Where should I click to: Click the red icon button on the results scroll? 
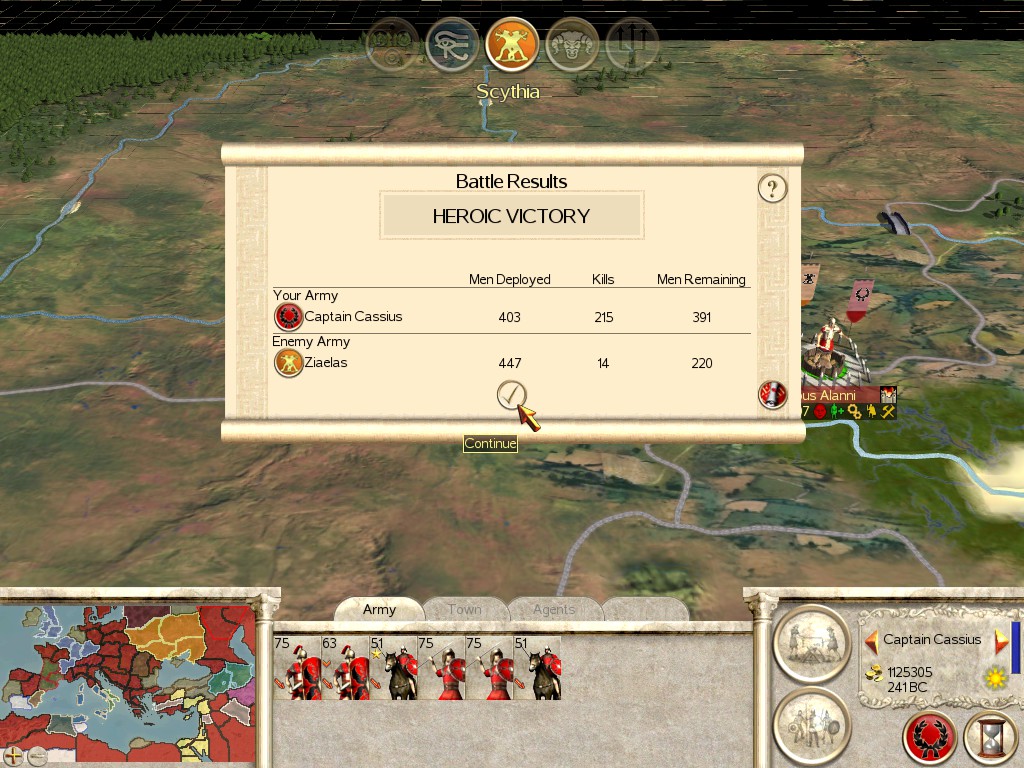tap(772, 395)
